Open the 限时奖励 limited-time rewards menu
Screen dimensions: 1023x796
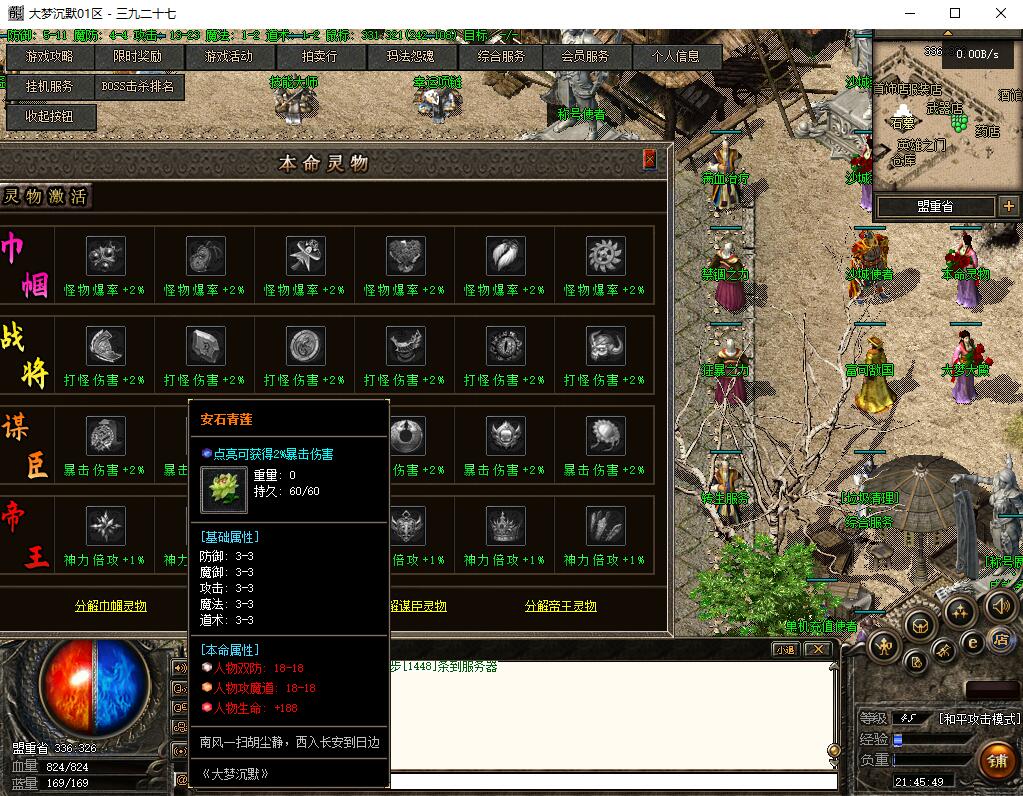[x=136, y=57]
